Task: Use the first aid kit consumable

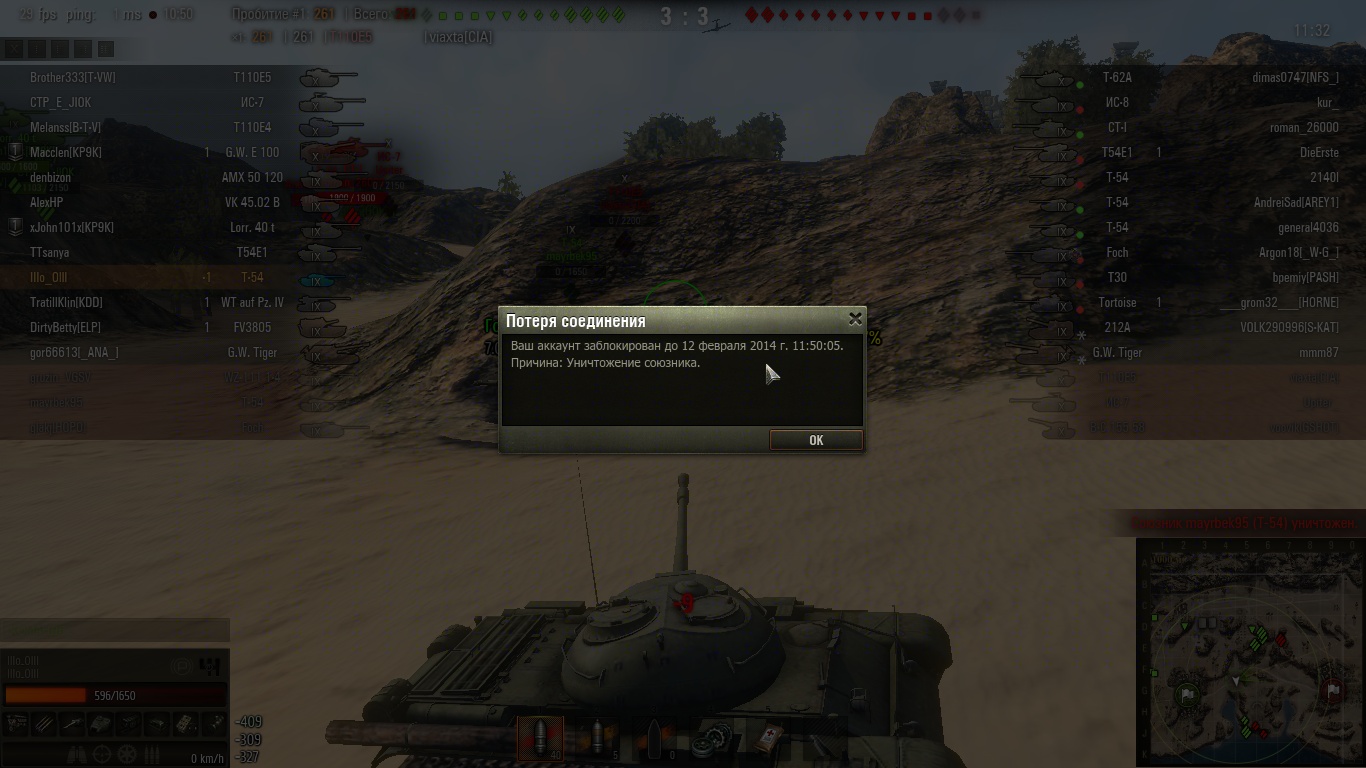Action: click(767, 739)
